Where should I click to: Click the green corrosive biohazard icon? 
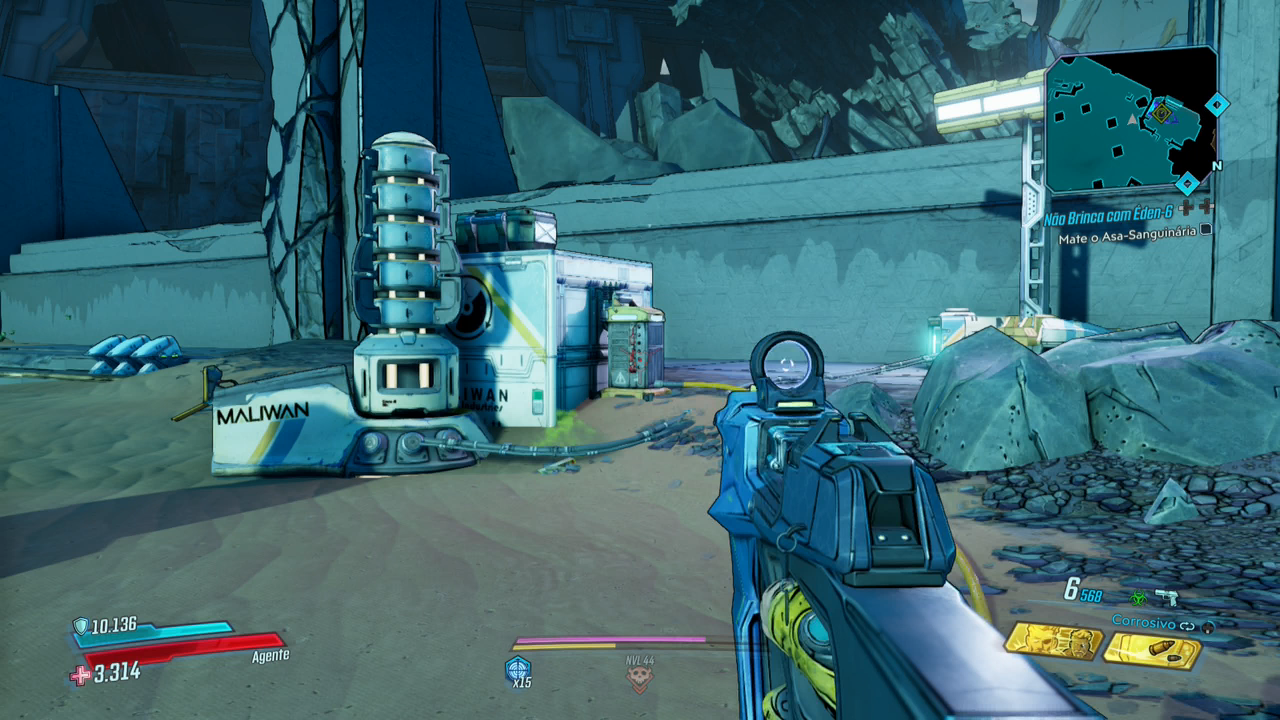pyautogui.click(x=1137, y=597)
